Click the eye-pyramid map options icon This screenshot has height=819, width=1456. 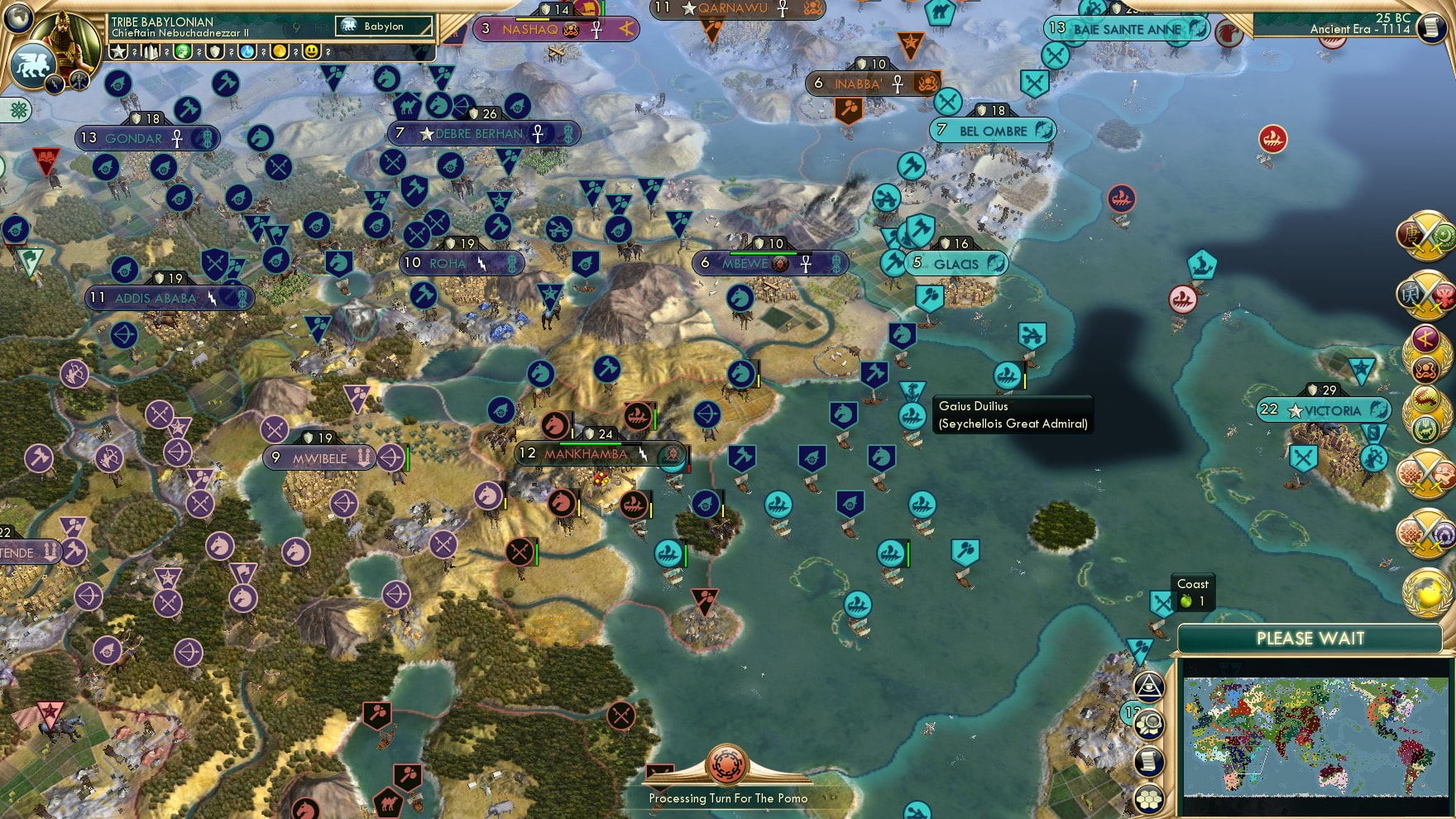point(1148,688)
